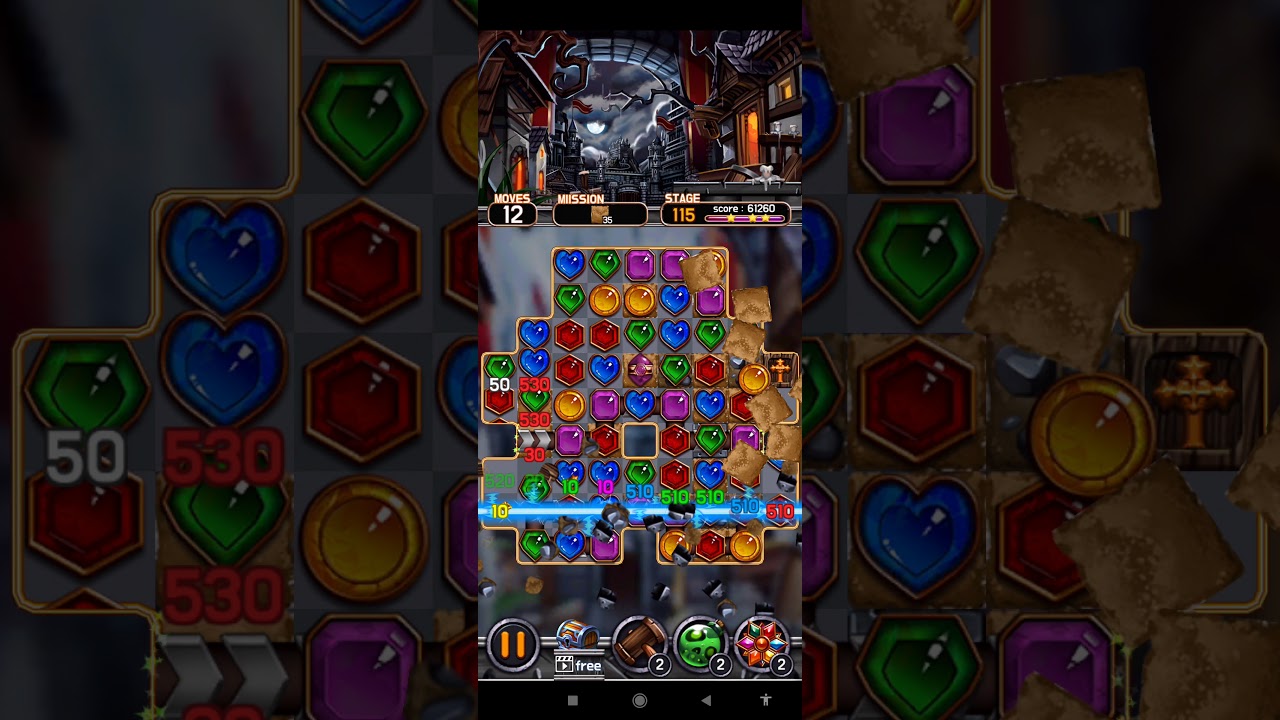Use the green bomb potion booster
The height and width of the screenshot is (720, 1280).
point(700,643)
